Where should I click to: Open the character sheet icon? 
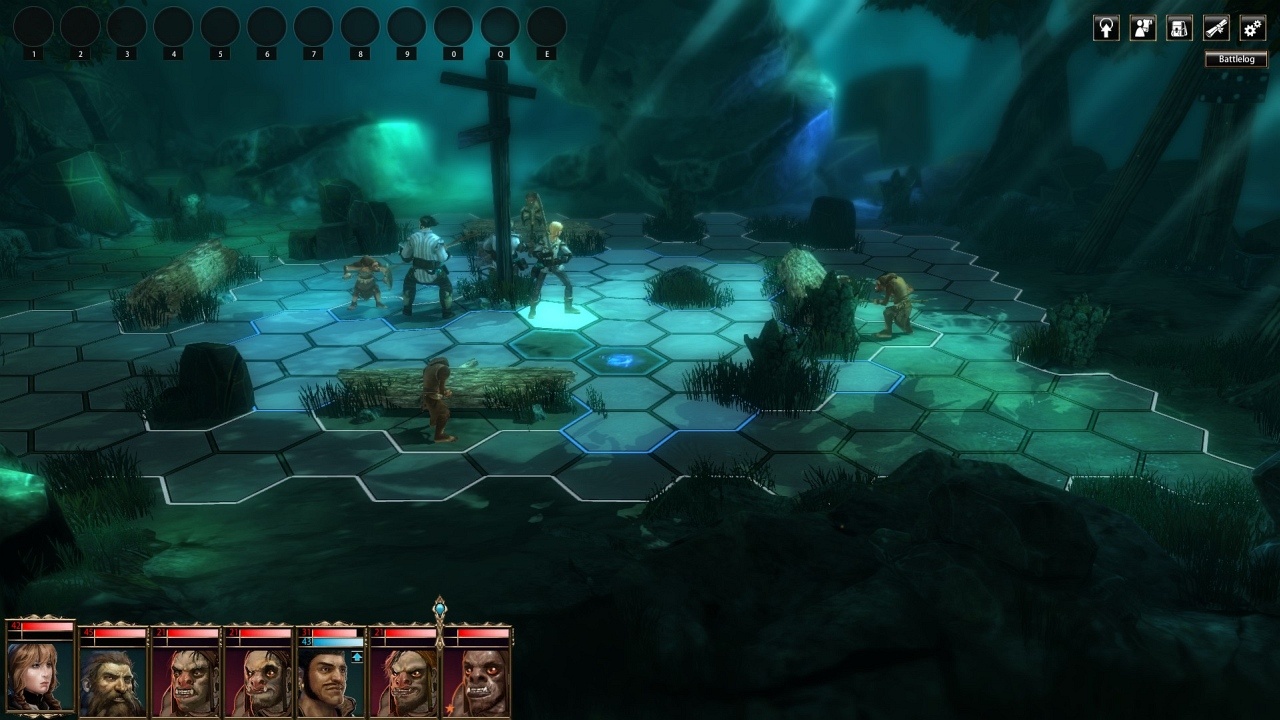pyautogui.click(x=1143, y=28)
